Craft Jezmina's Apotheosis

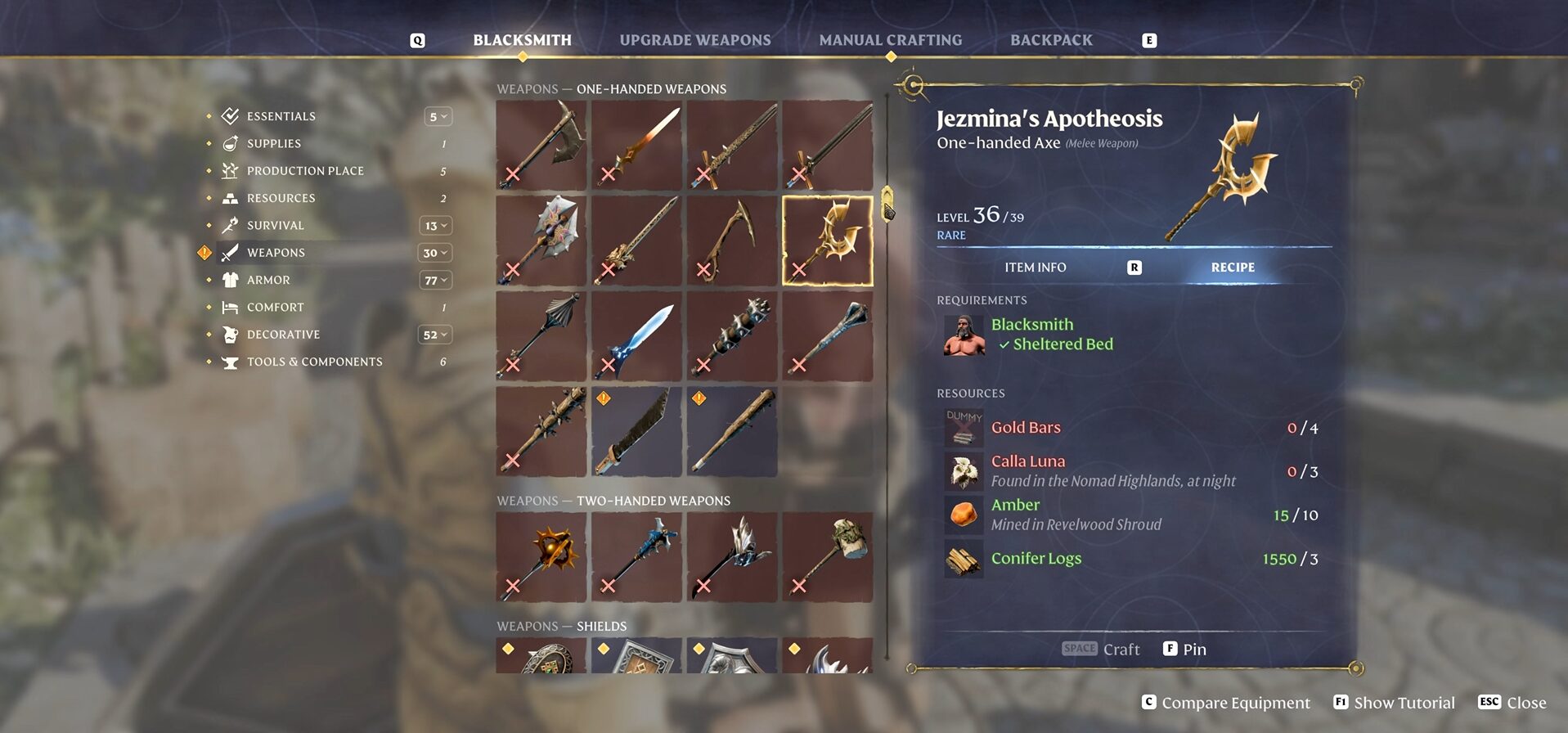point(1101,649)
